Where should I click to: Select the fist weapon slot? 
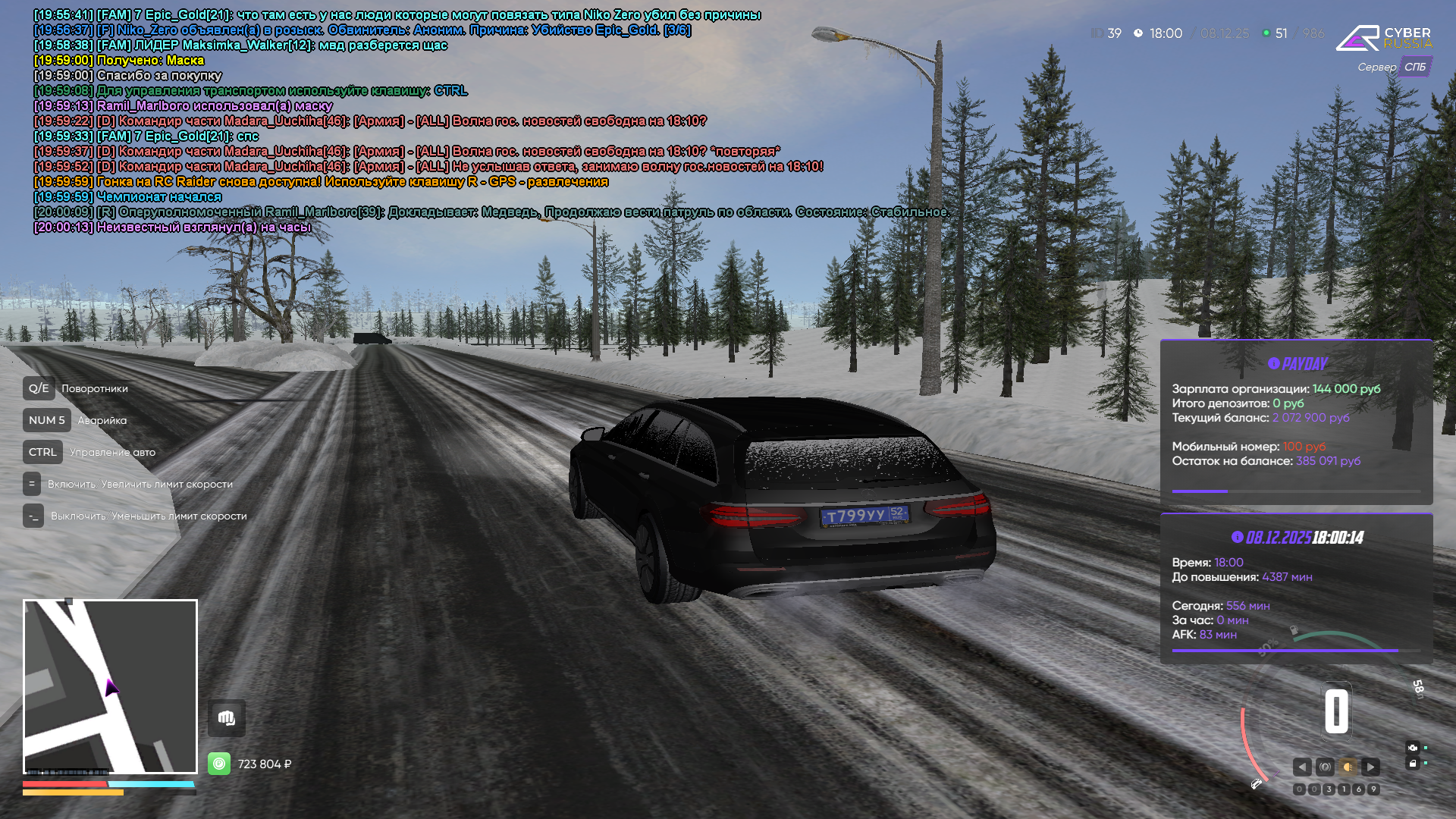227,718
